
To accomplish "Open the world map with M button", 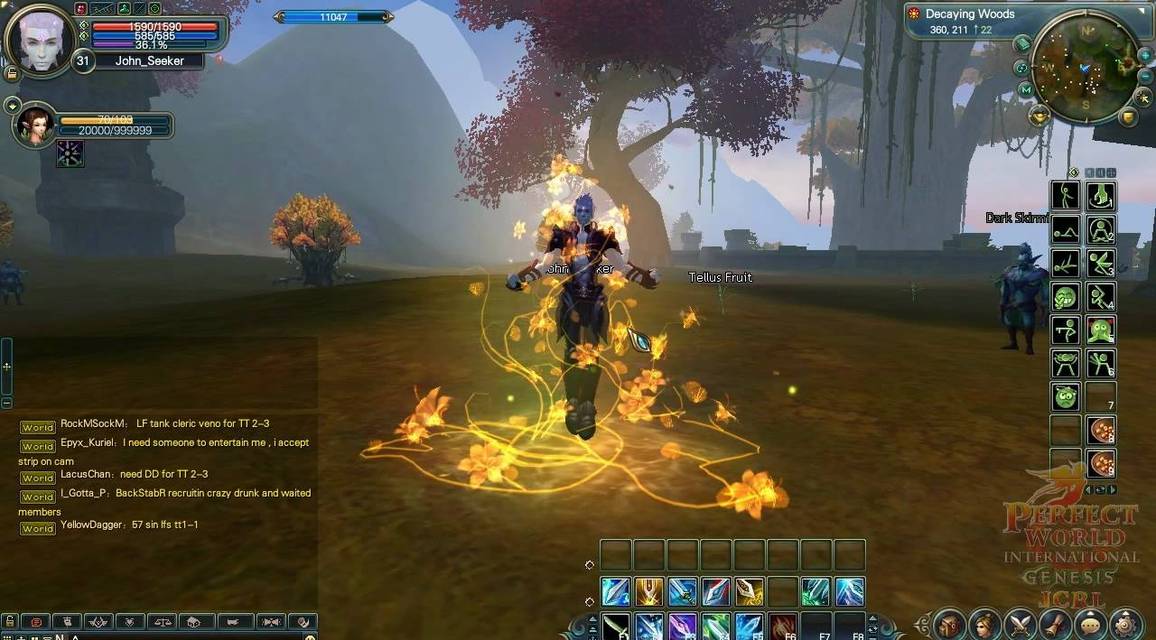I will [x=1026, y=89].
